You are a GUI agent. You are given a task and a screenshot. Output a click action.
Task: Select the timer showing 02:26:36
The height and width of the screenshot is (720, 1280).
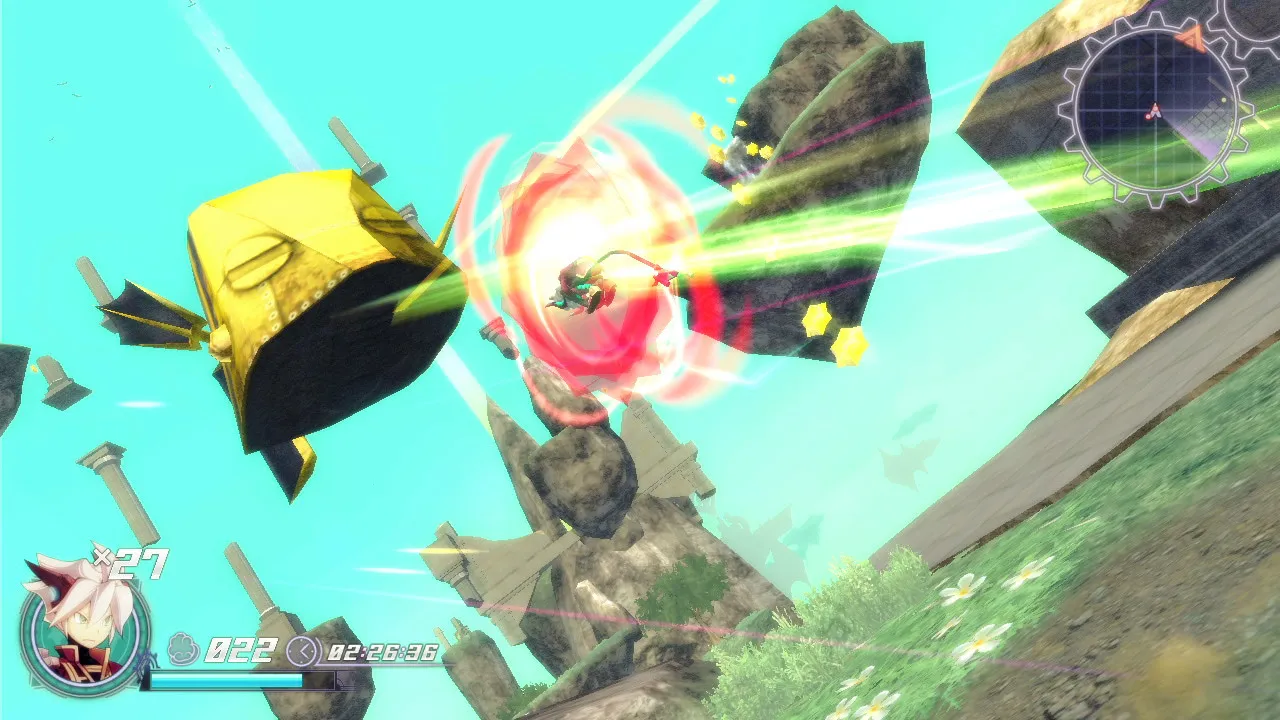point(383,653)
